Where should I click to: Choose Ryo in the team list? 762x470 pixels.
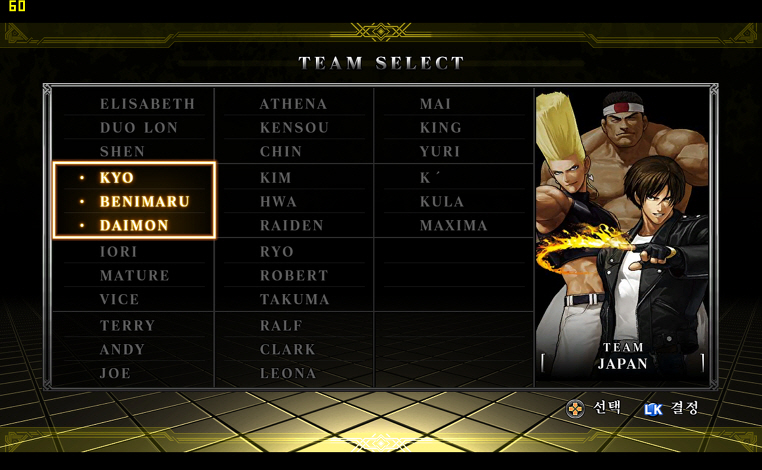tap(276, 252)
